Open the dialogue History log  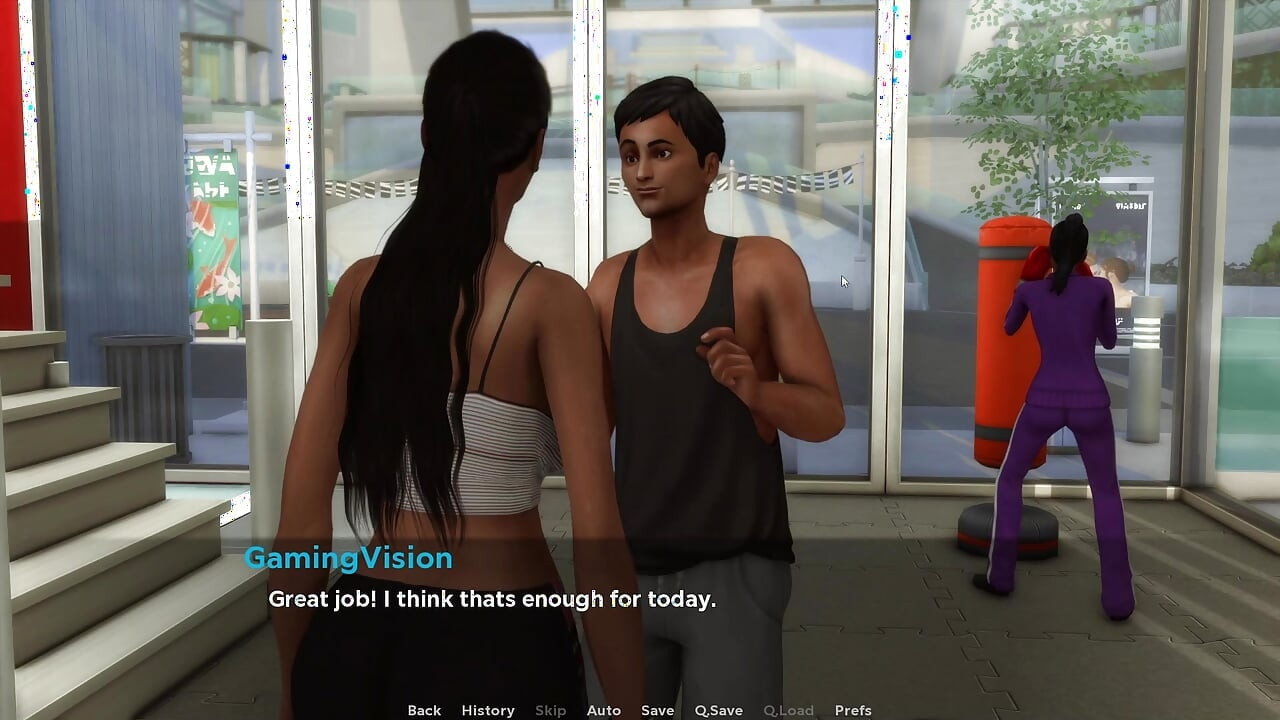point(488,710)
